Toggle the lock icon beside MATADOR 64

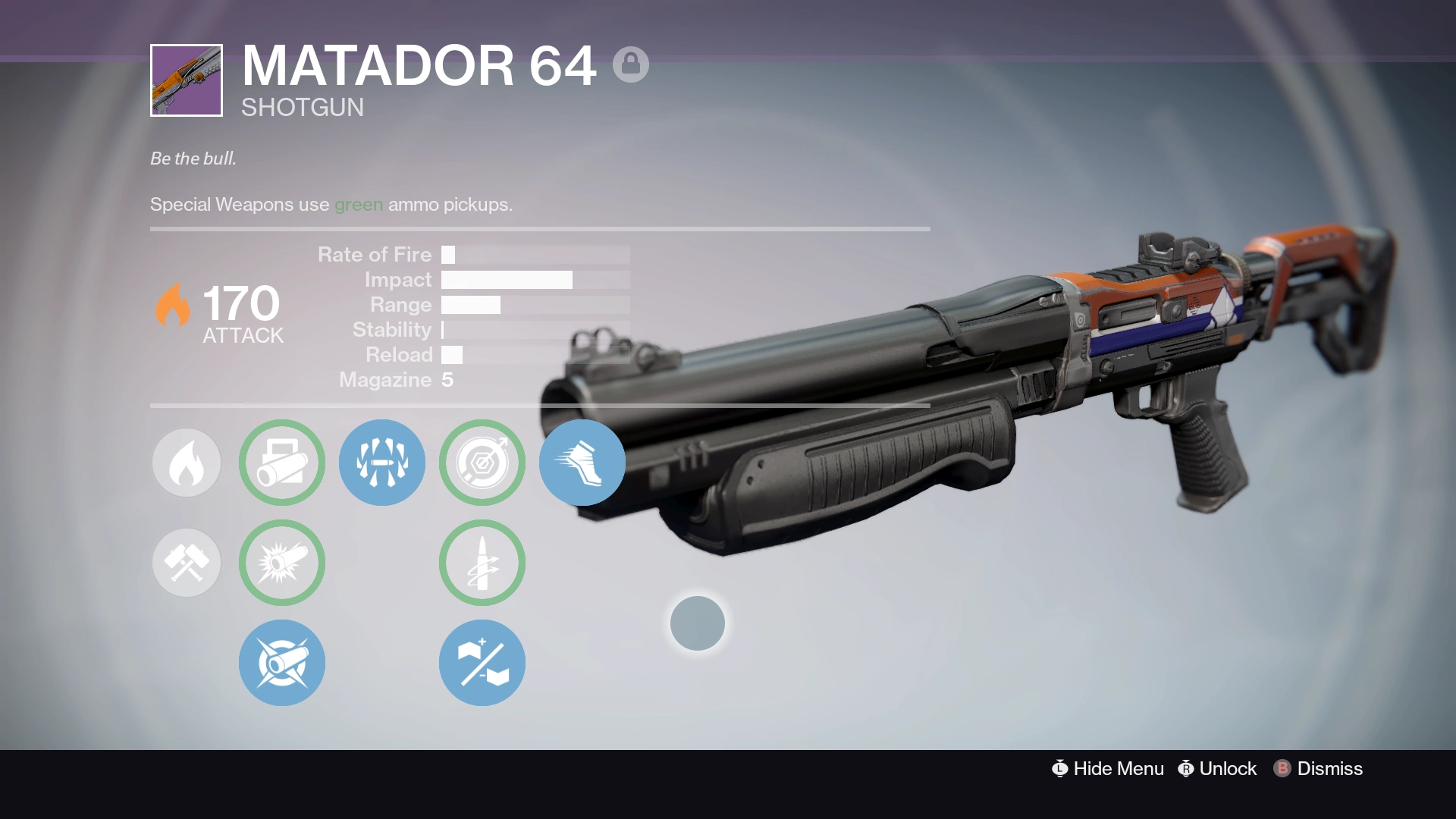(x=632, y=64)
